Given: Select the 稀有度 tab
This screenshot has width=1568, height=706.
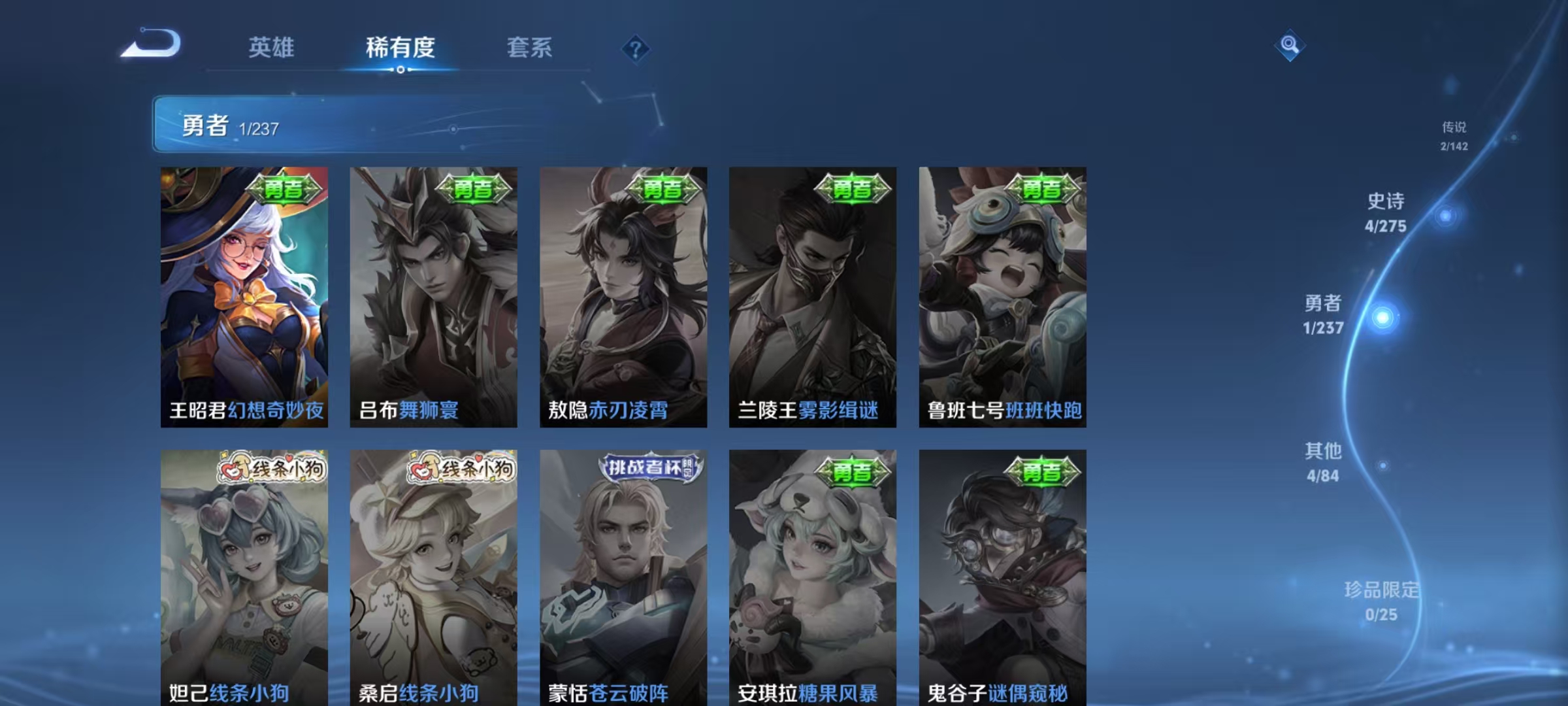Looking at the screenshot, I should click(x=400, y=48).
